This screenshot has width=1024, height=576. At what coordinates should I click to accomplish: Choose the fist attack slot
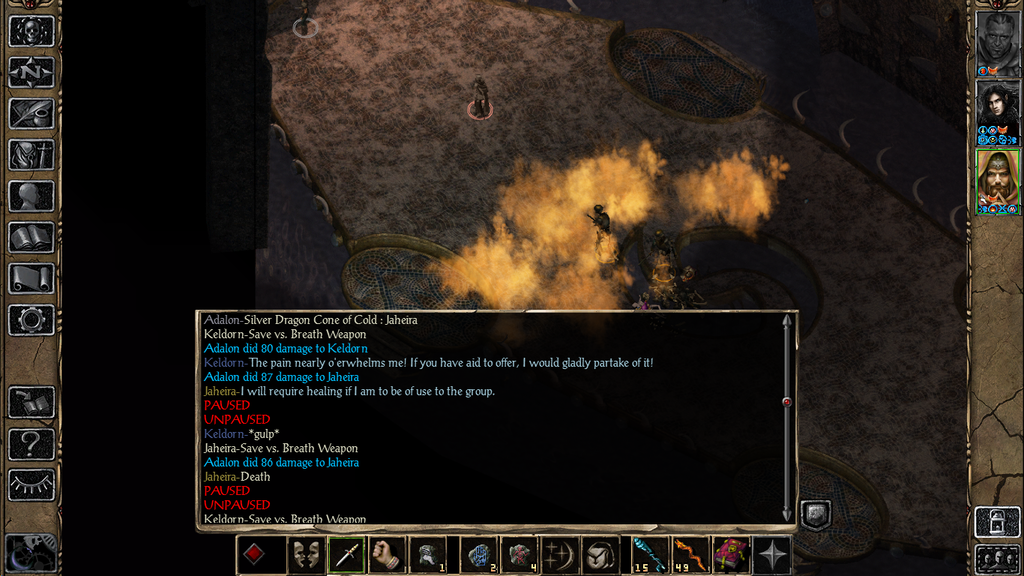(x=387, y=555)
